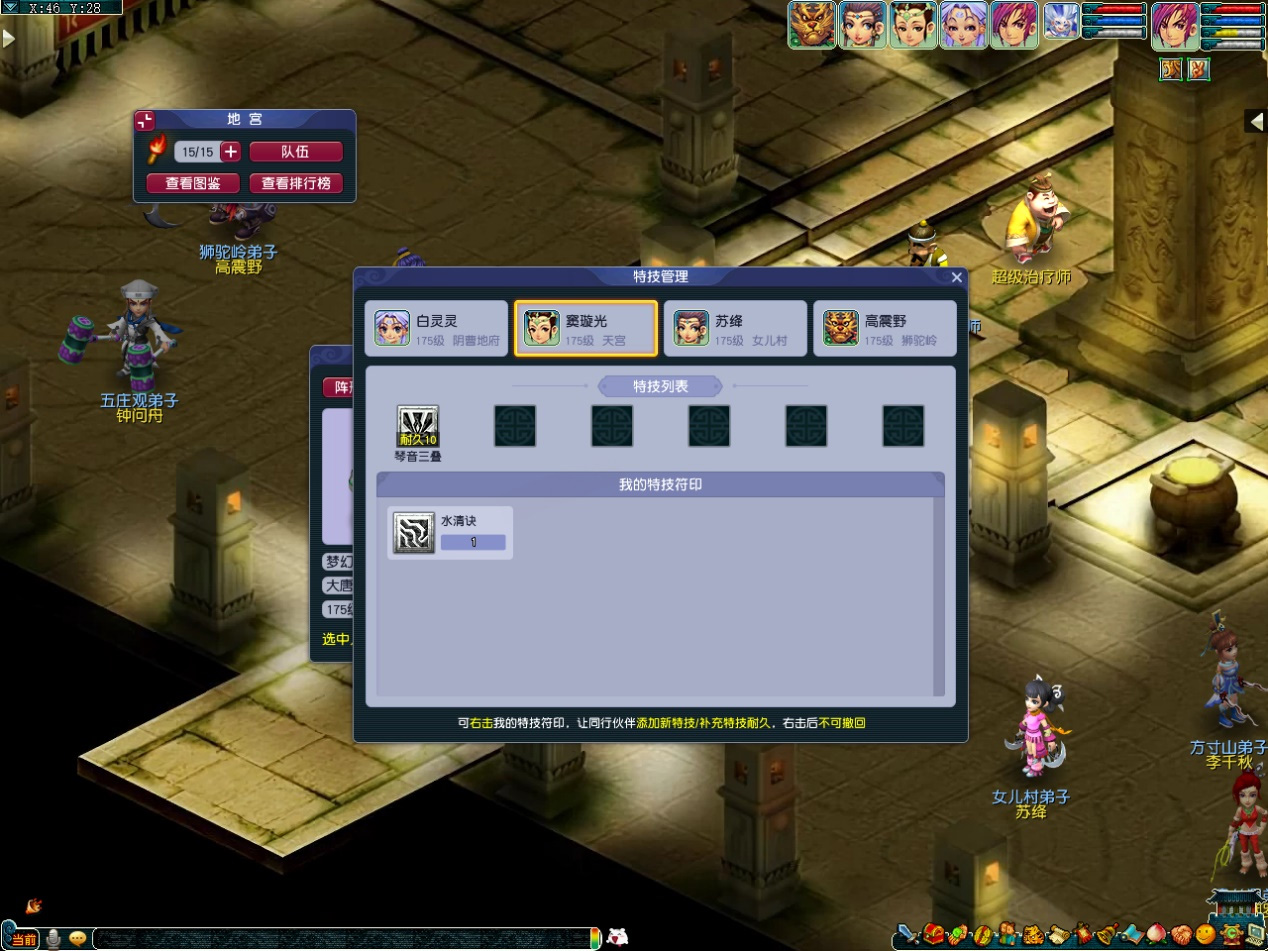Open the 队伍 team panel
The width and height of the screenshot is (1268, 951).
pyautogui.click(x=296, y=152)
